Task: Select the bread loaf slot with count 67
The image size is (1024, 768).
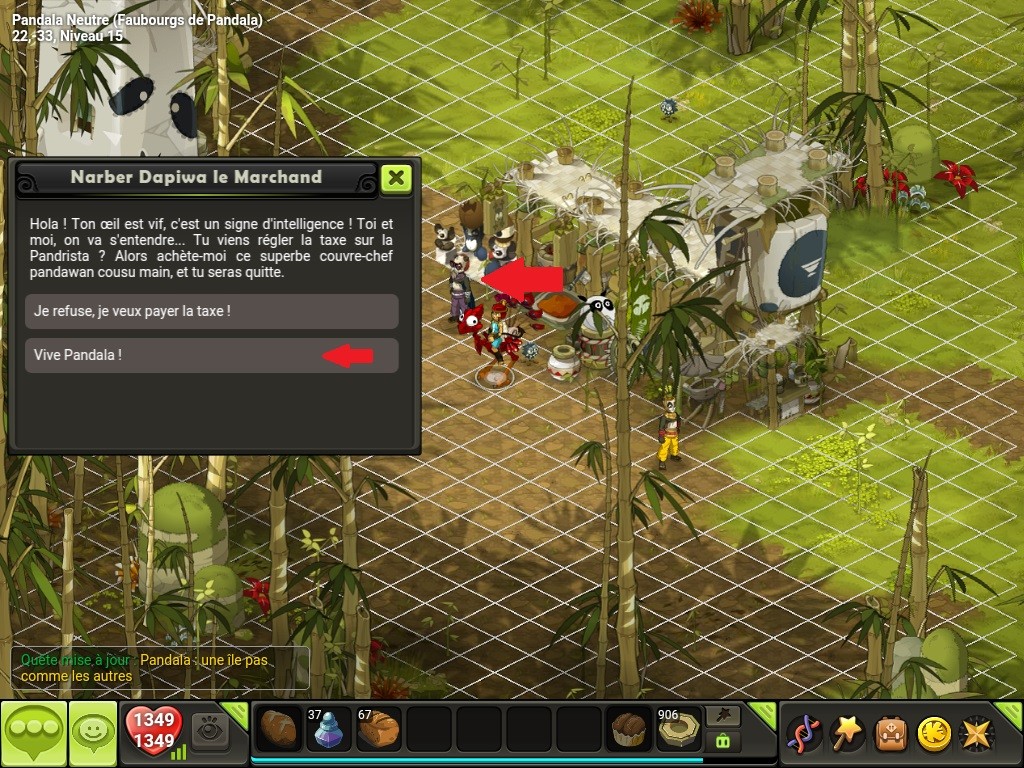Action: [x=379, y=730]
